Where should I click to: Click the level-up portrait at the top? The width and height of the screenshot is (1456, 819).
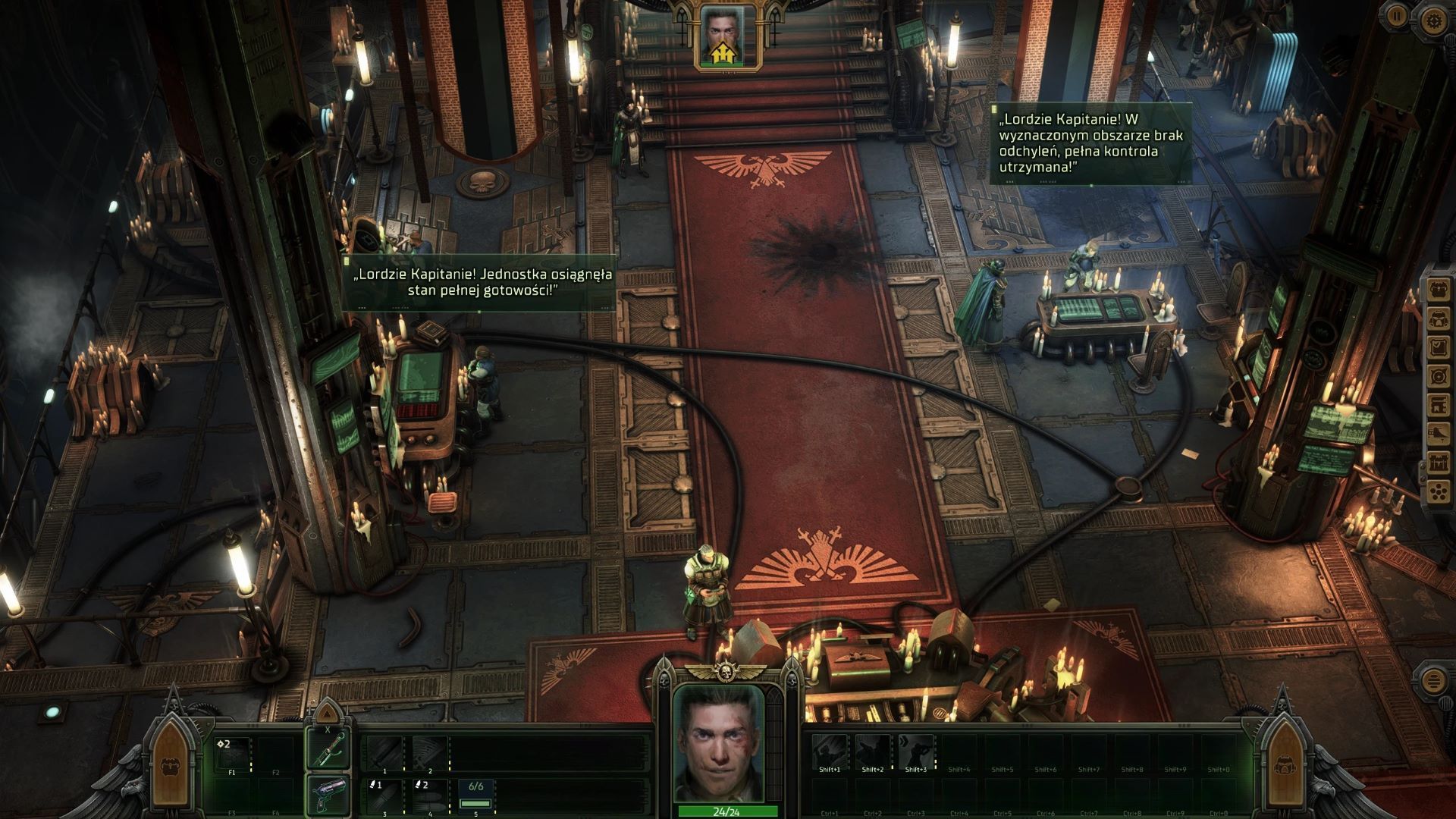click(722, 36)
